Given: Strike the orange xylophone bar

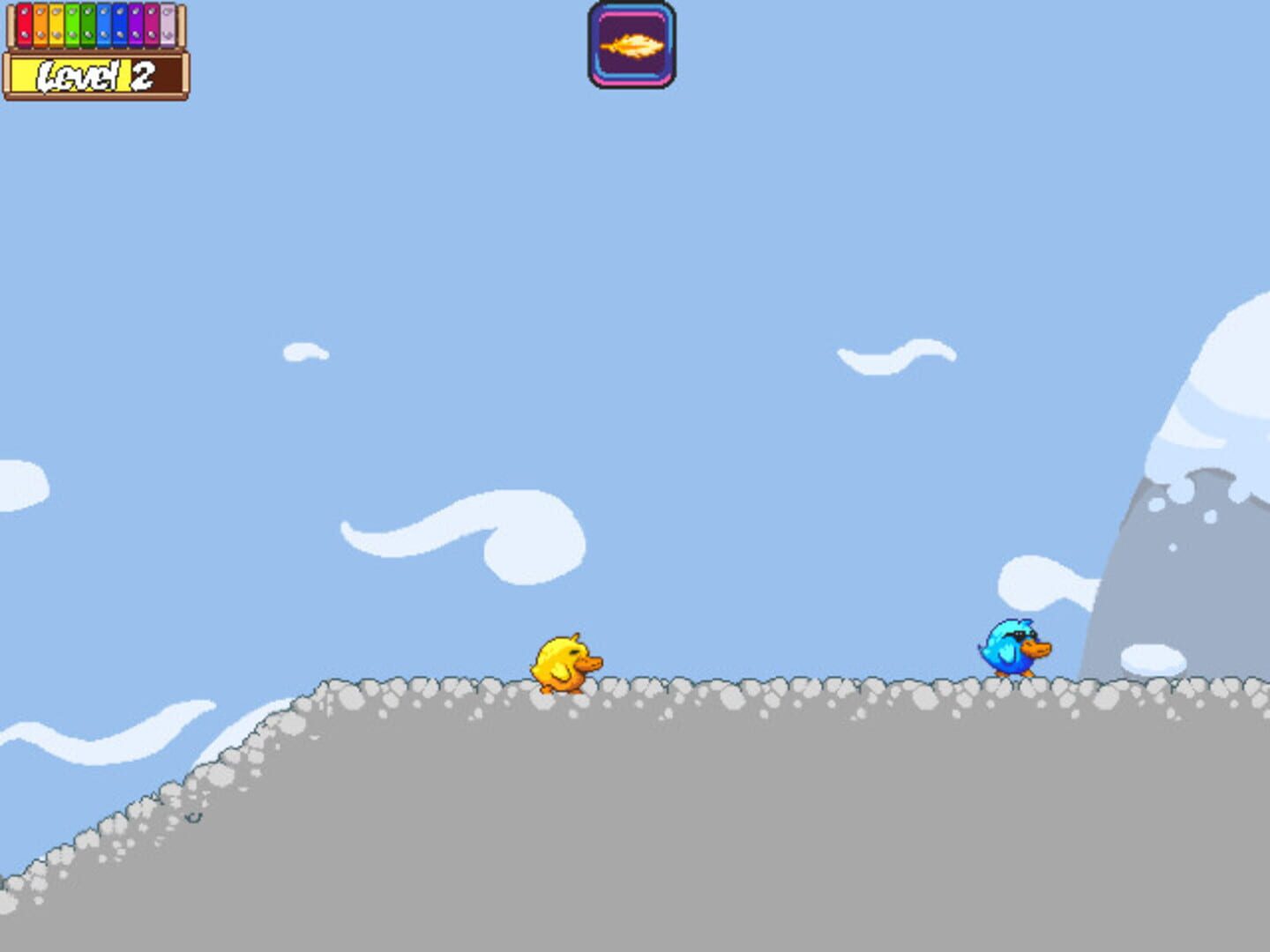Looking at the screenshot, I should point(40,25).
